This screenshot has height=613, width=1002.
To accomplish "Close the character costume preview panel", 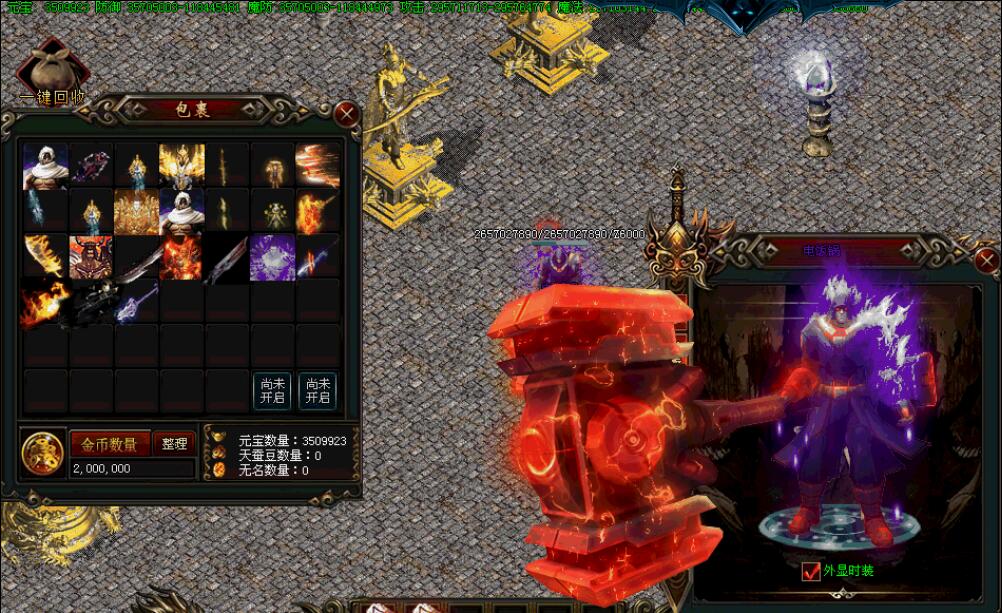I will (986, 263).
